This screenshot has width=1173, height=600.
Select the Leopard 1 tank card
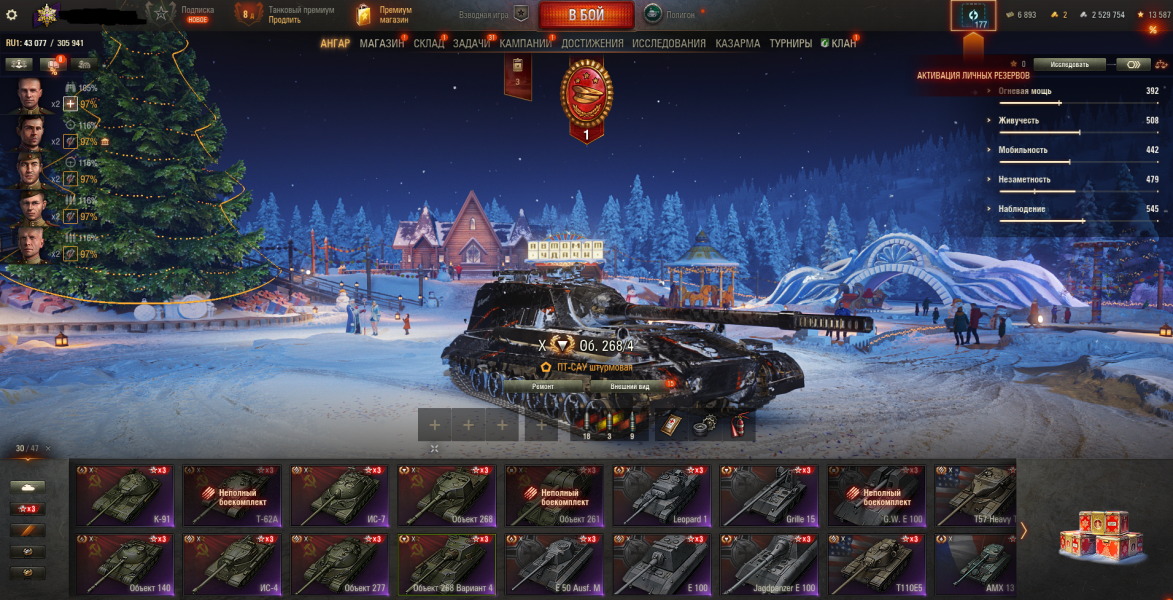[x=660, y=496]
